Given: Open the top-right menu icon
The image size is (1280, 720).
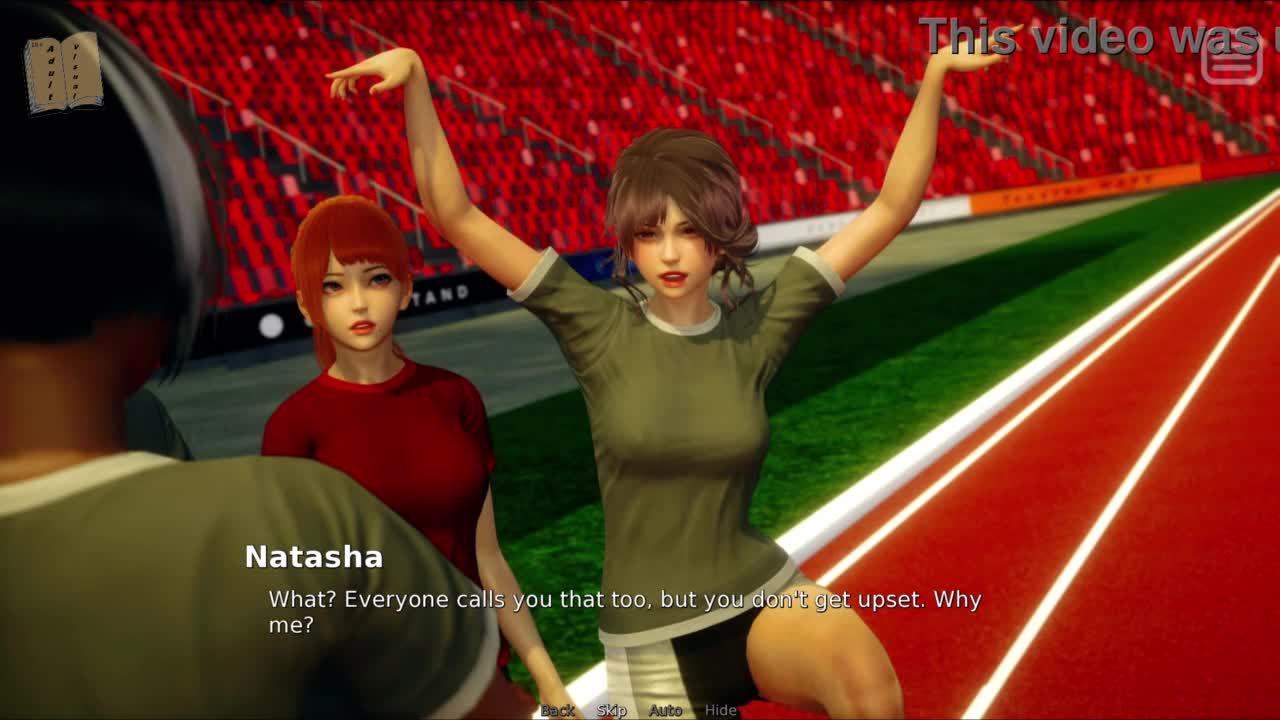Looking at the screenshot, I should [x=1231, y=62].
